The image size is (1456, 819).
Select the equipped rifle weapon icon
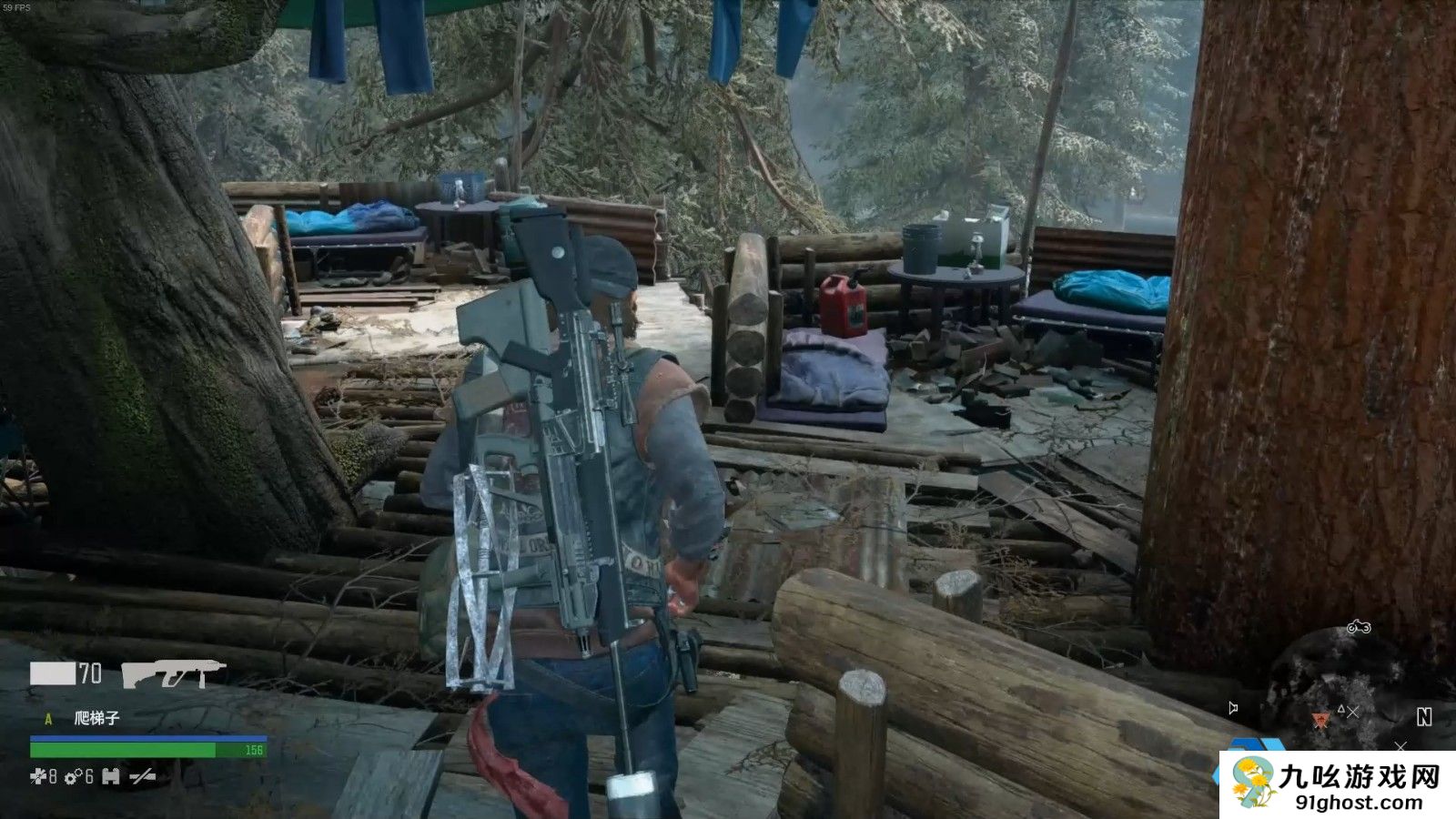coord(173,673)
